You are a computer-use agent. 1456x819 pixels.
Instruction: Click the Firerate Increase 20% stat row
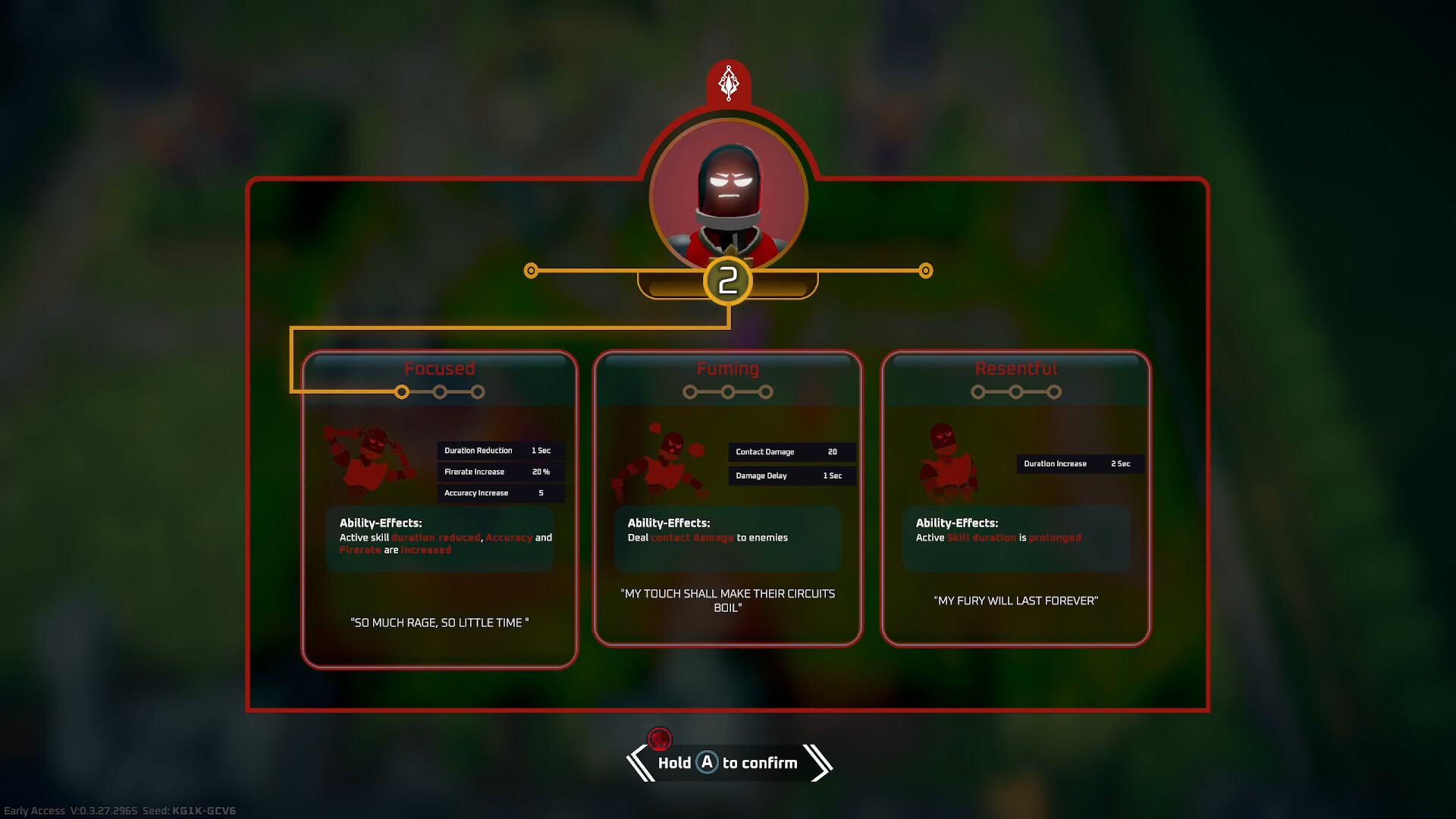tap(500, 472)
